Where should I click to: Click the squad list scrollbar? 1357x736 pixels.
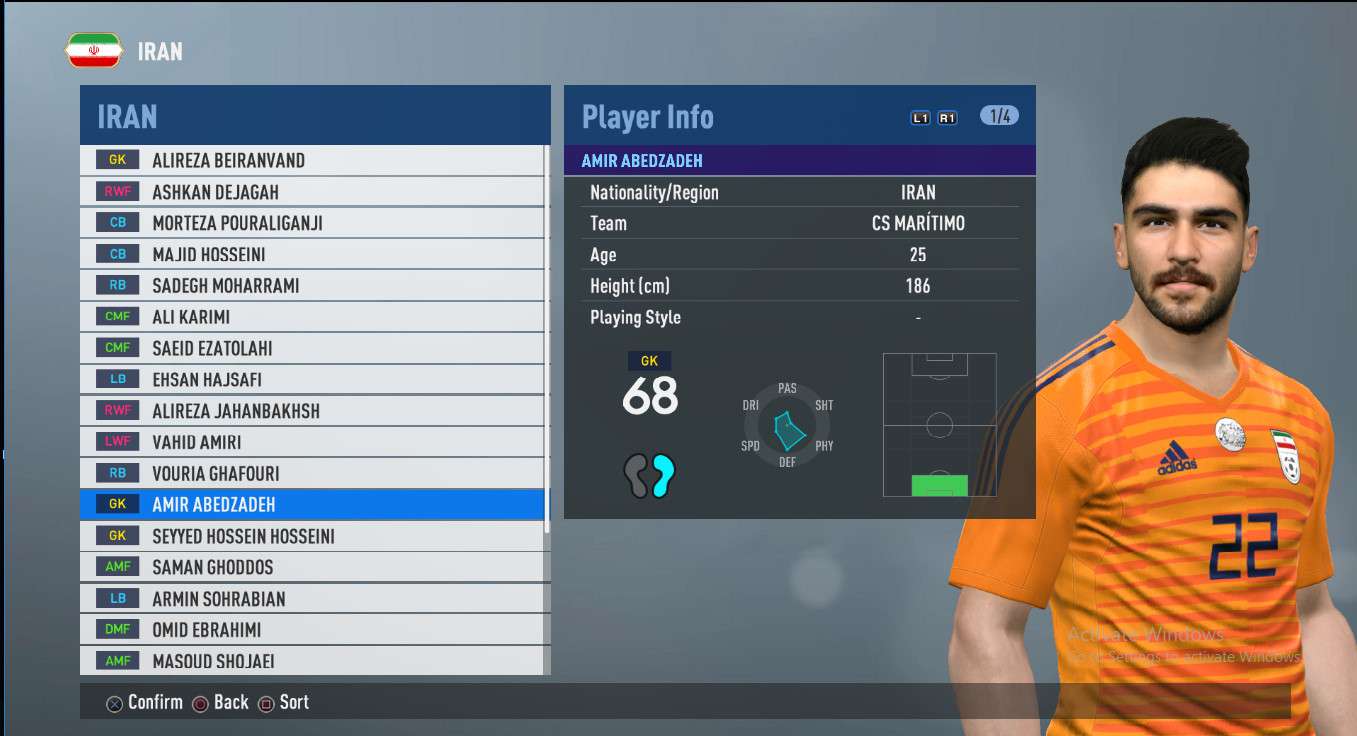tap(547, 340)
